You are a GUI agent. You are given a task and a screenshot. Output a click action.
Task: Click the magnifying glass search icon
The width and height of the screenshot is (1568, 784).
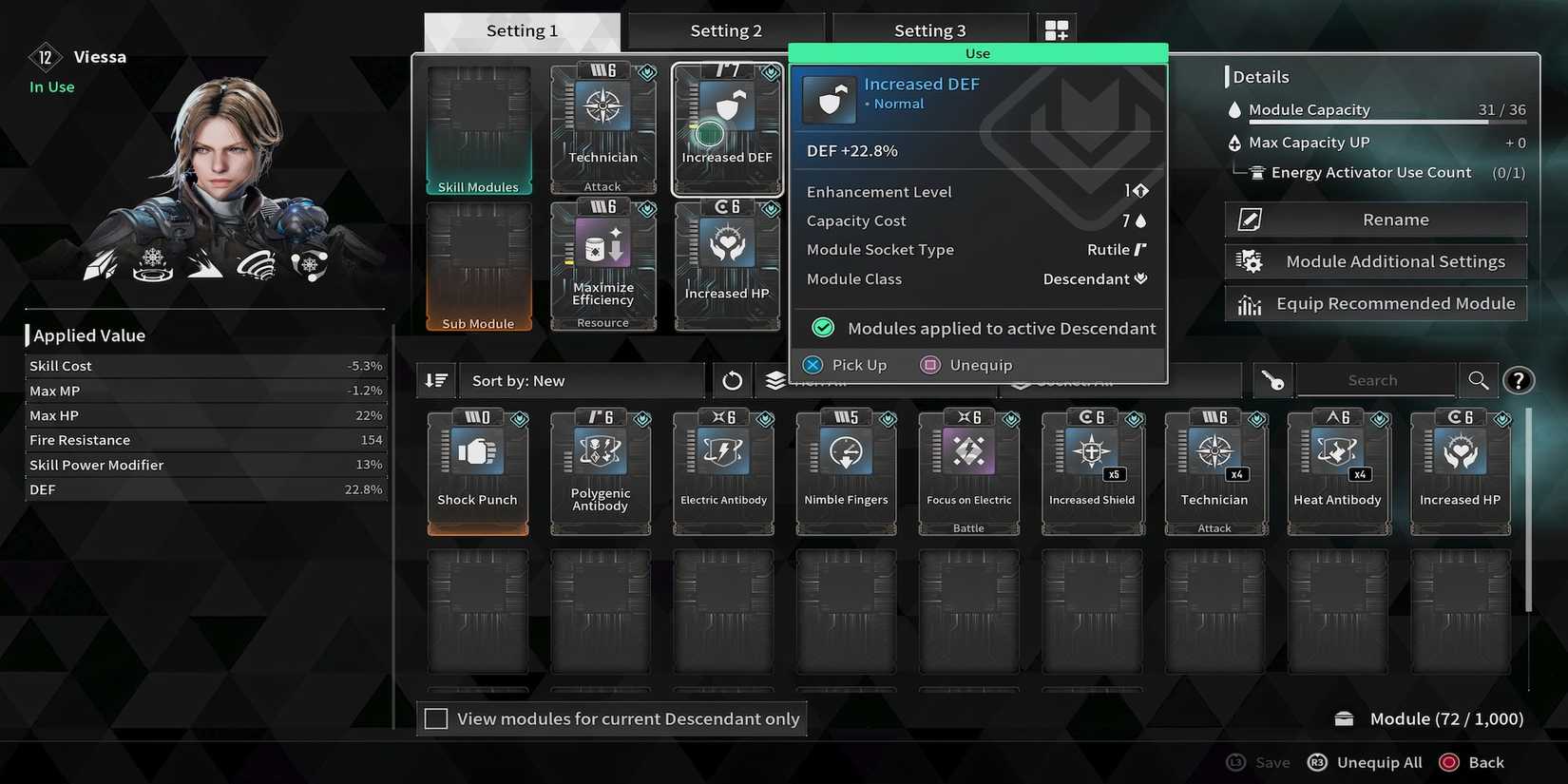pos(1478,379)
